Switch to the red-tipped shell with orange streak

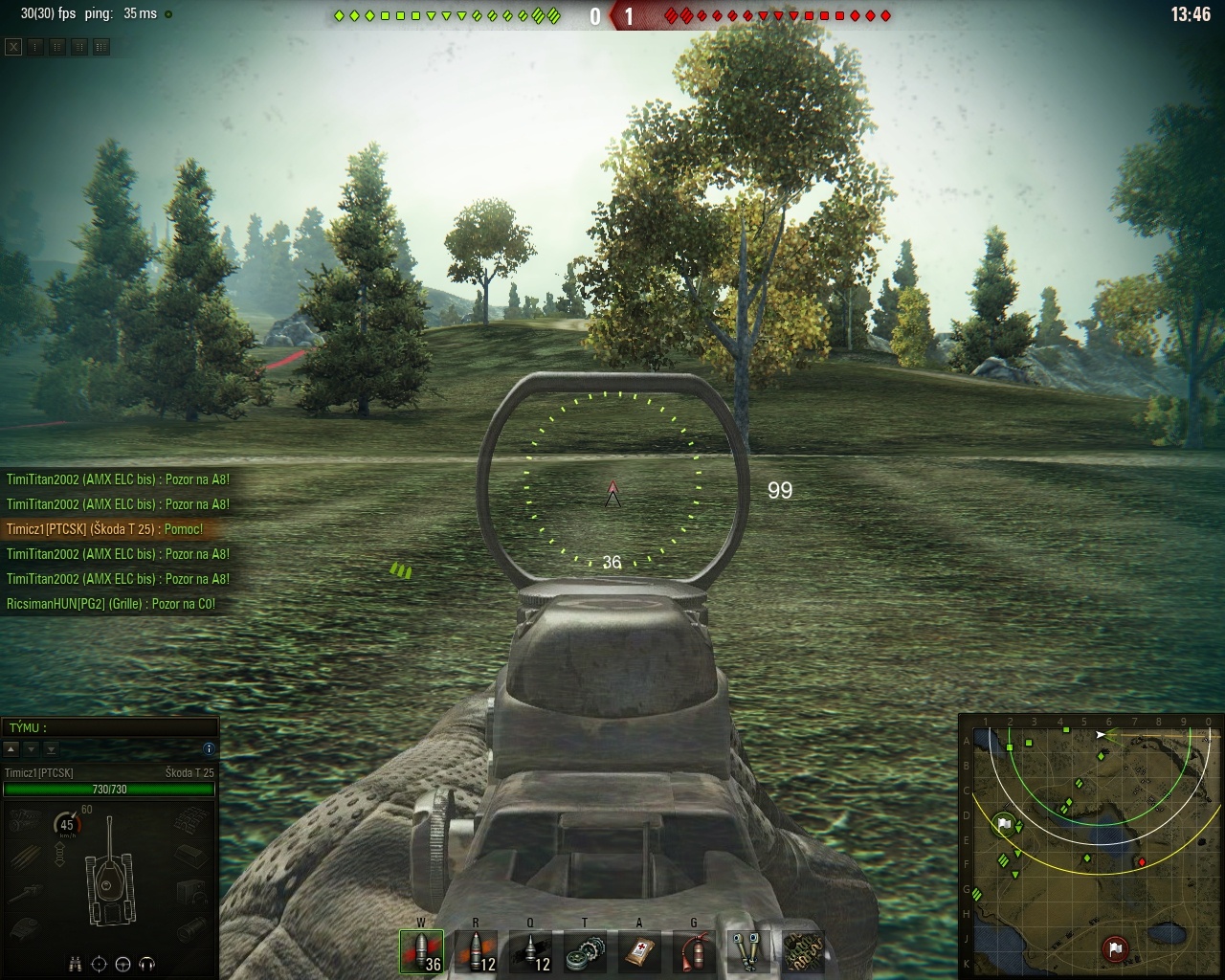(x=476, y=951)
